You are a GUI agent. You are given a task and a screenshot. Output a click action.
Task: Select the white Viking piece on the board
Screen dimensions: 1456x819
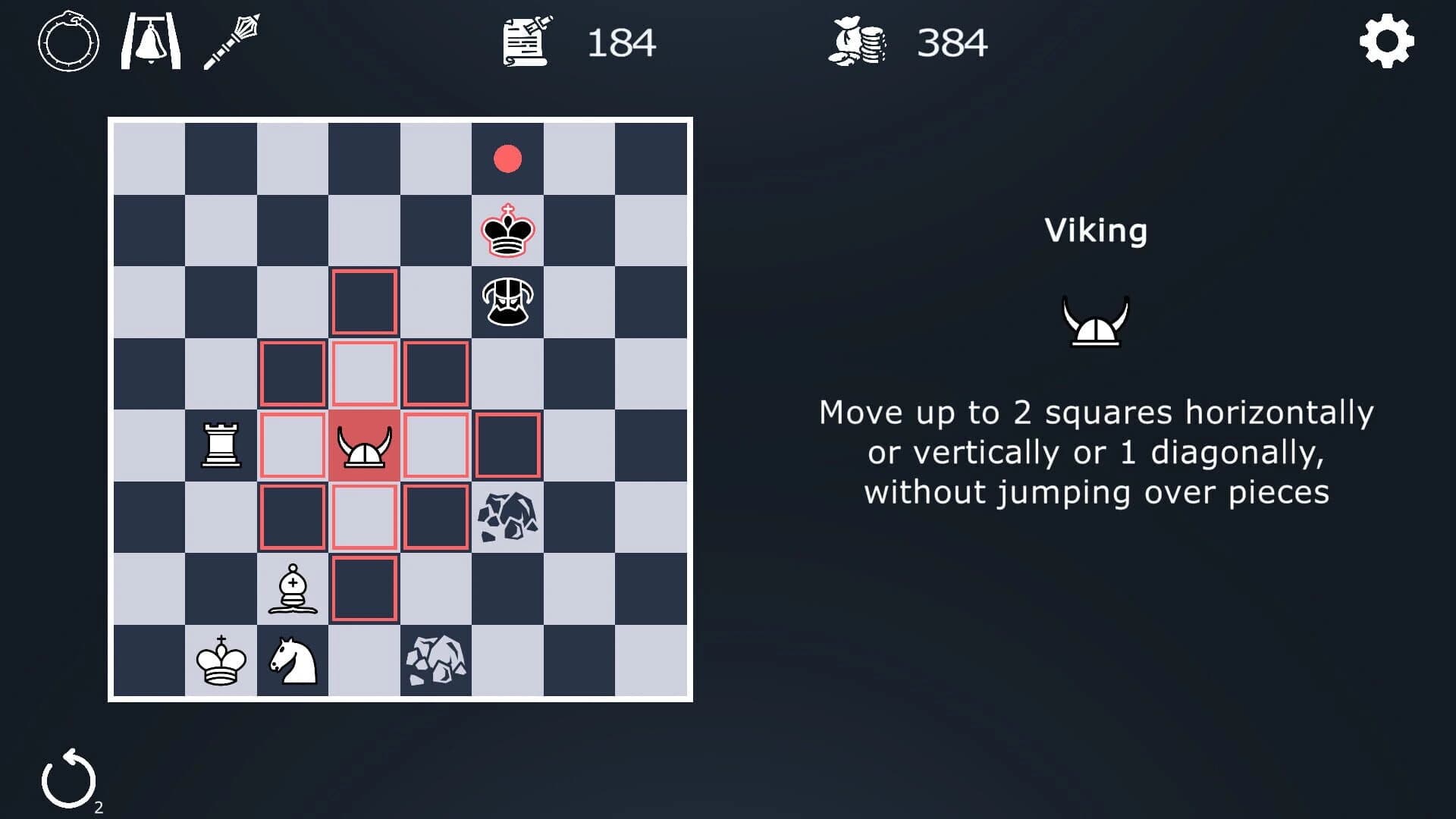(x=364, y=446)
